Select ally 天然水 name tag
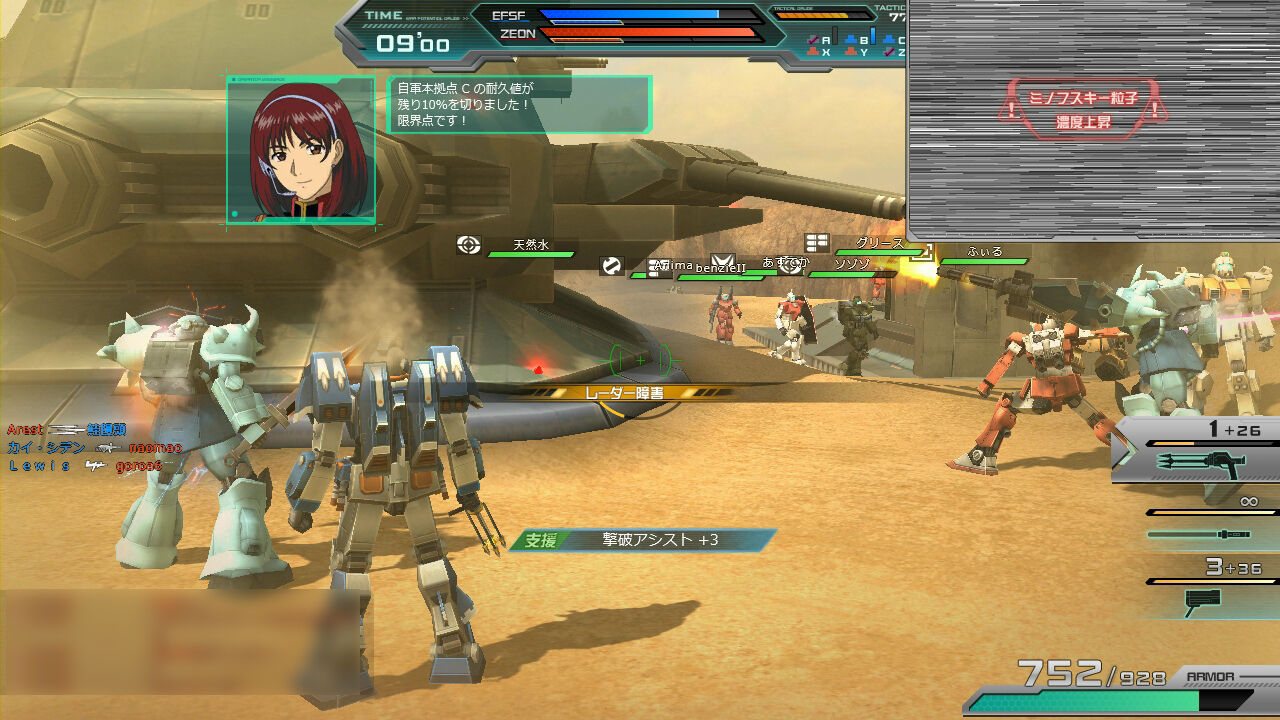 pos(531,246)
